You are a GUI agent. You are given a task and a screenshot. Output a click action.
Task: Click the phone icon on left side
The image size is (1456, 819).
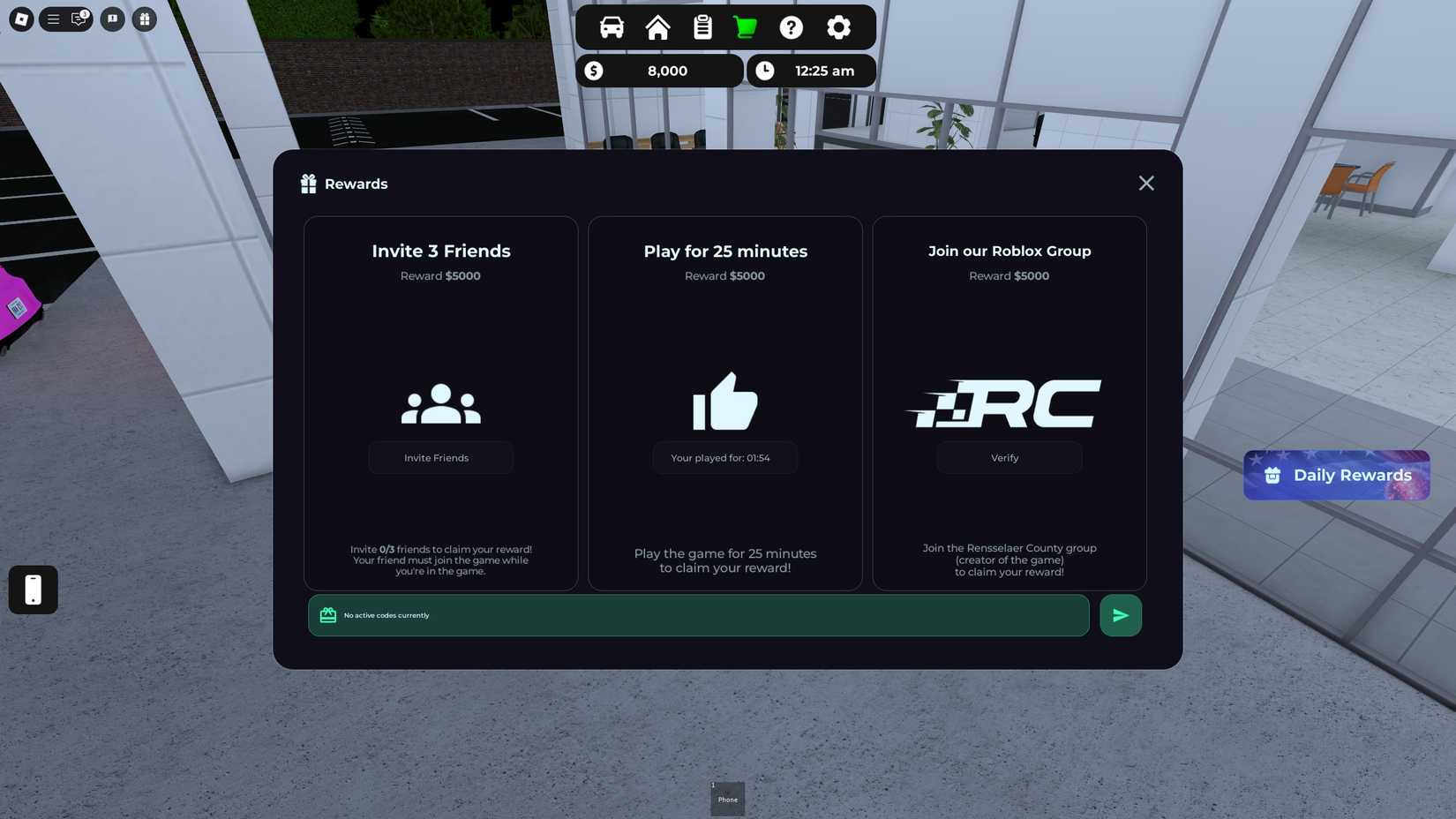coord(33,590)
